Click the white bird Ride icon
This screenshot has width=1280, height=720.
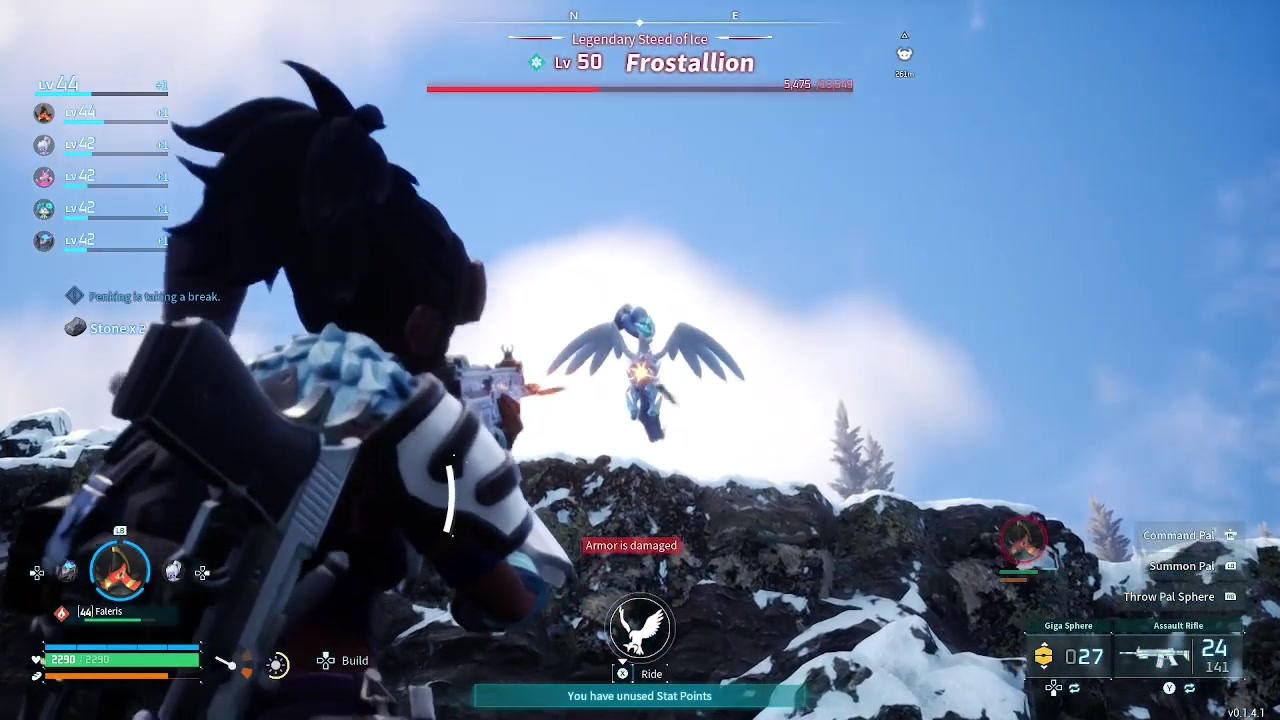click(x=640, y=630)
